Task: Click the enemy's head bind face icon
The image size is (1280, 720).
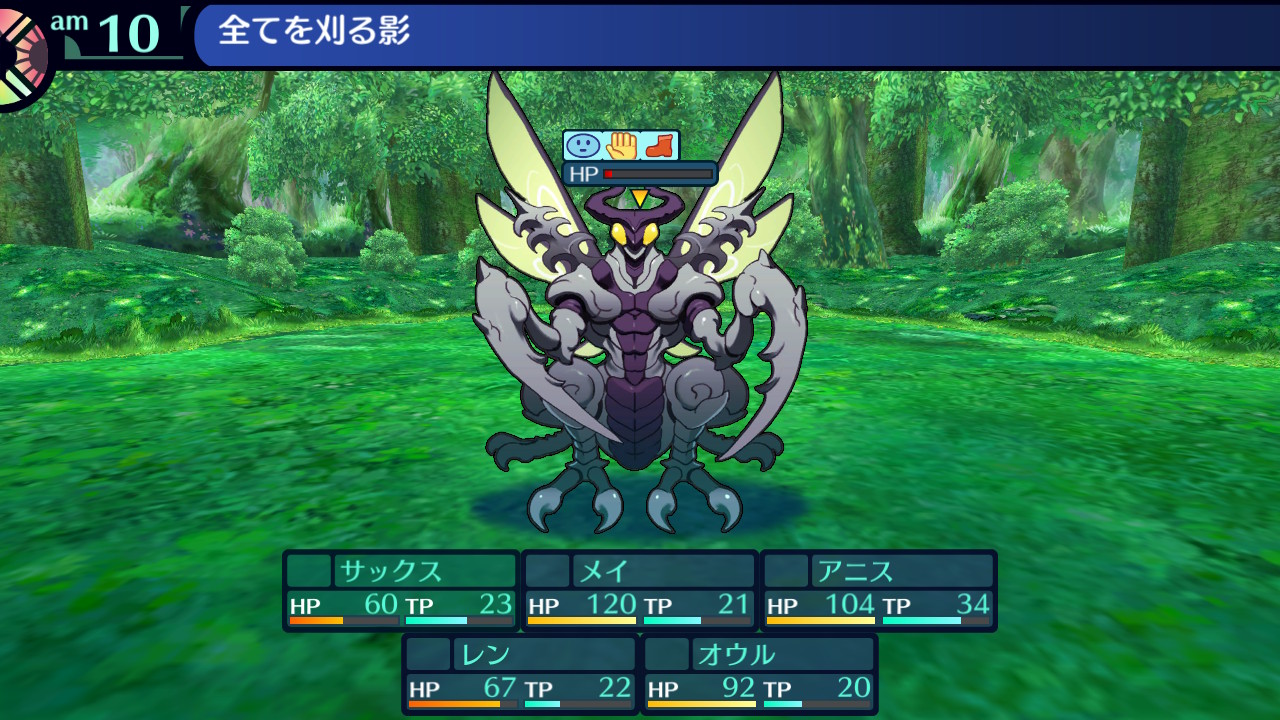Action: [x=582, y=146]
